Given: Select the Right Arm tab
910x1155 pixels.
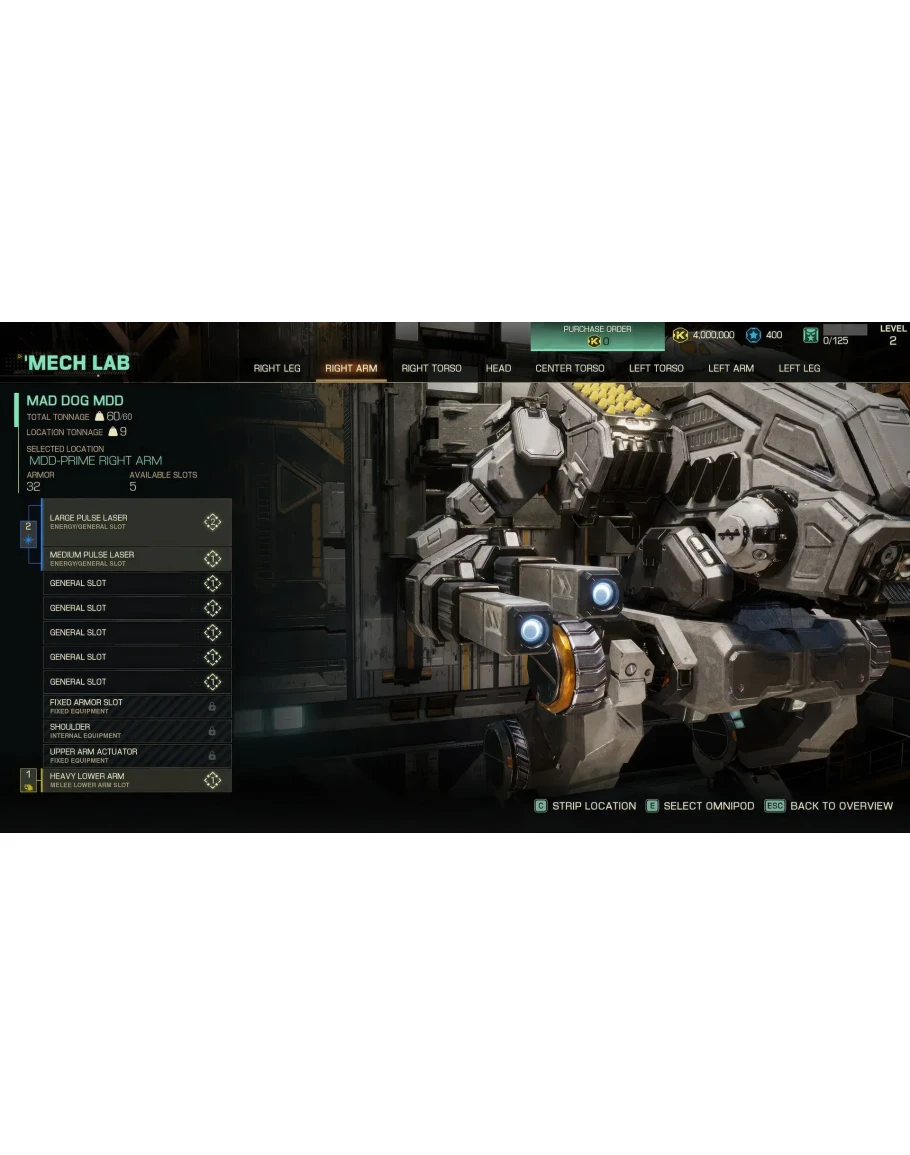Looking at the screenshot, I should (351, 369).
